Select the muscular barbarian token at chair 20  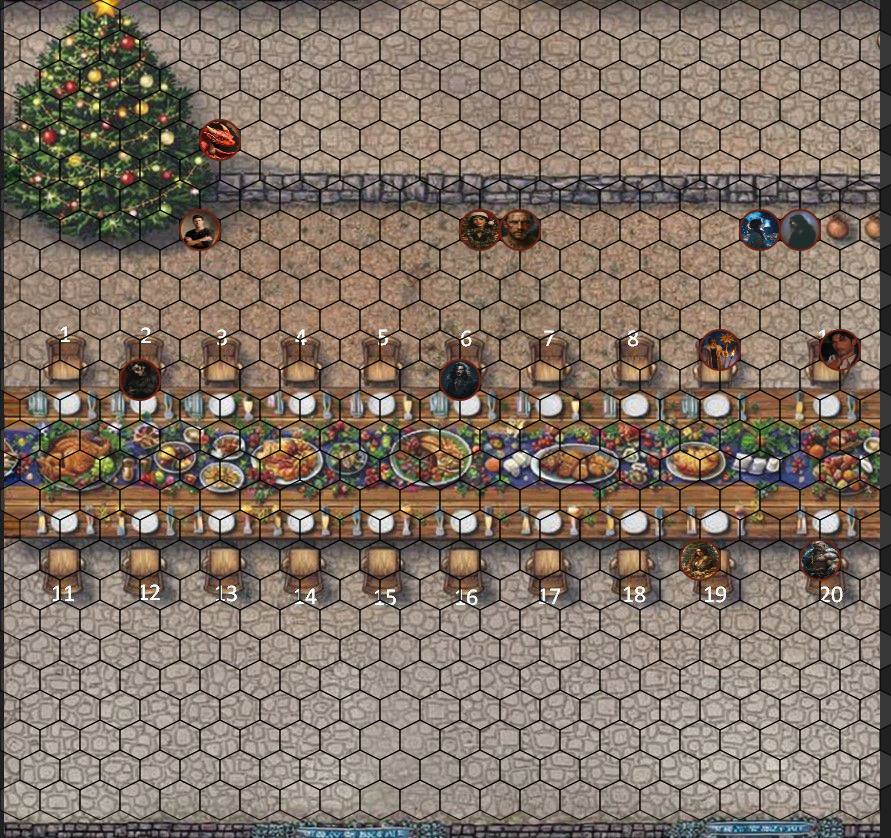point(821,560)
